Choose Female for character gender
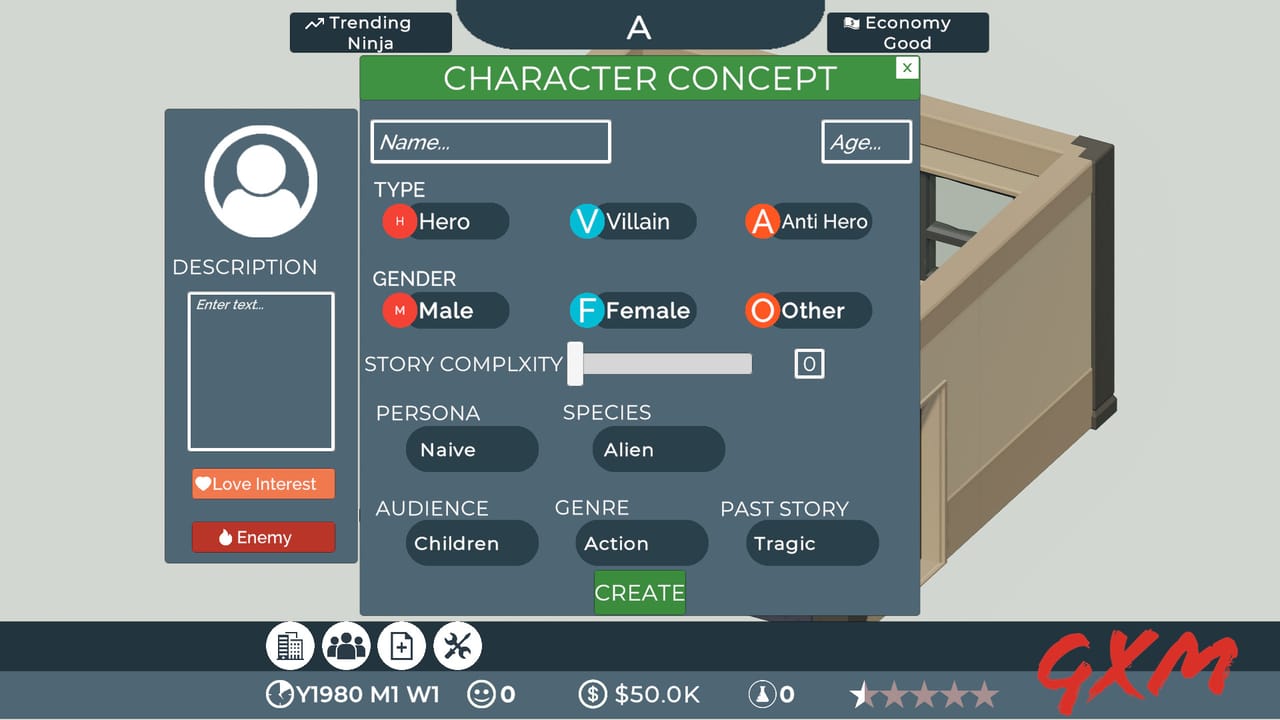This screenshot has height=720, width=1280. 632,310
